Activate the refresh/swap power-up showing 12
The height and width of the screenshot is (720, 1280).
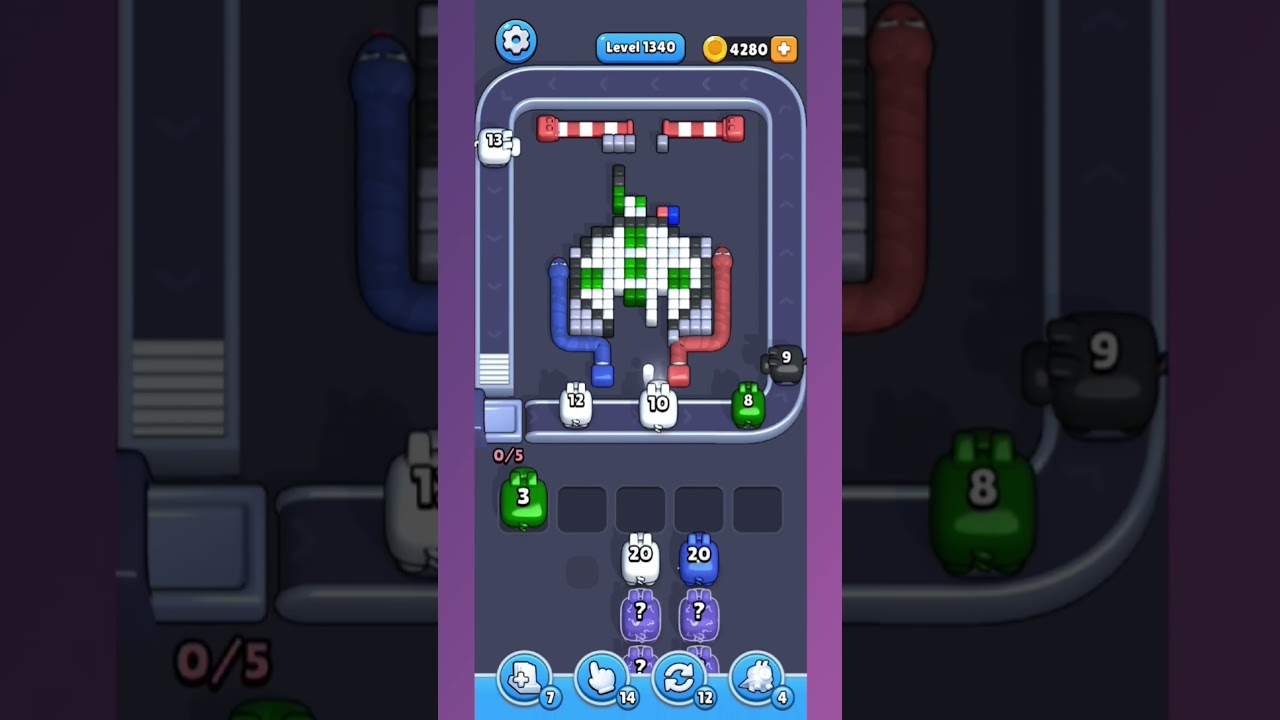pyautogui.click(x=679, y=676)
